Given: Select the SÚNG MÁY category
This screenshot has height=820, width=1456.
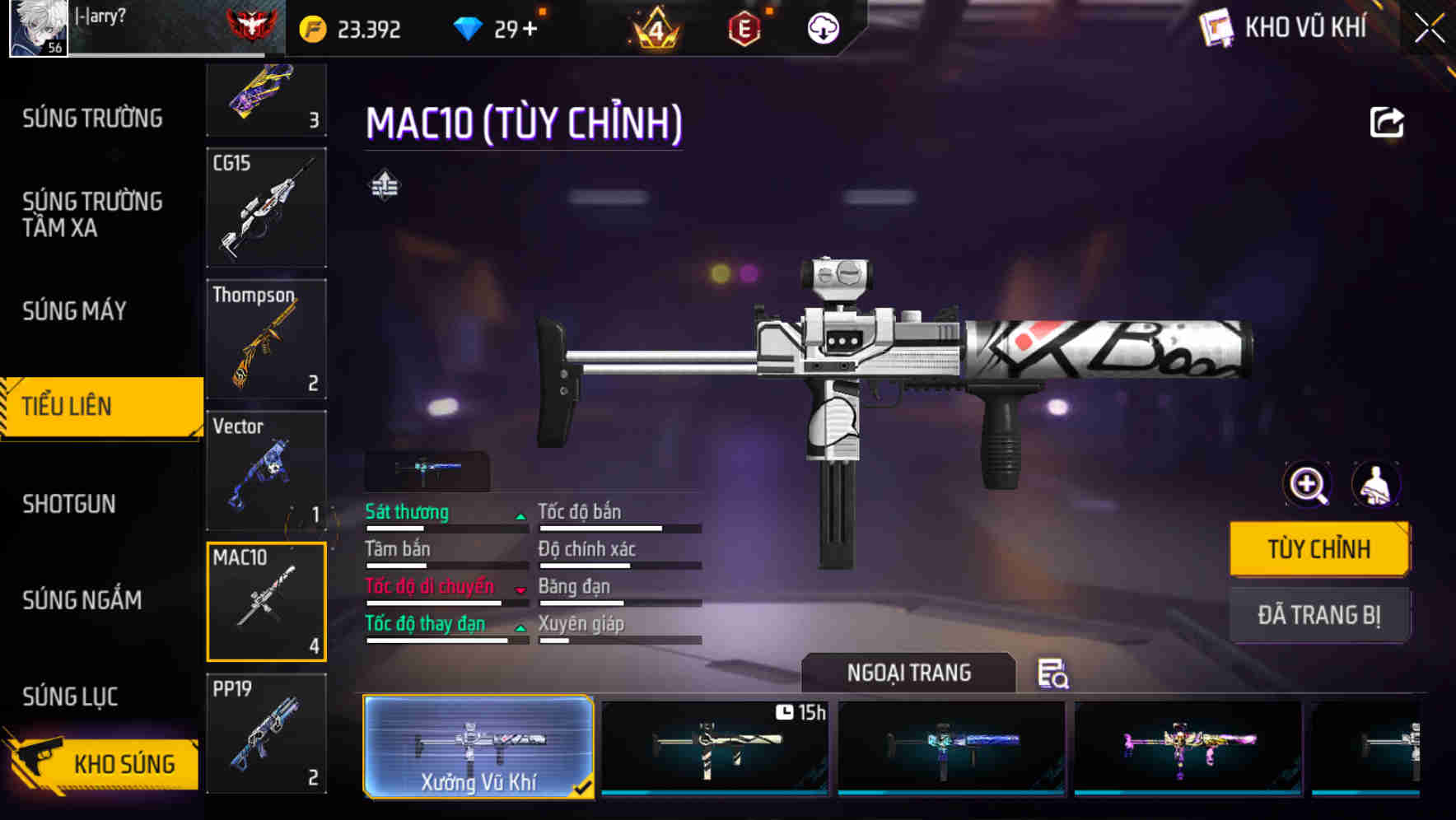Looking at the screenshot, I should pyautogui.click(x=74, y=311).
